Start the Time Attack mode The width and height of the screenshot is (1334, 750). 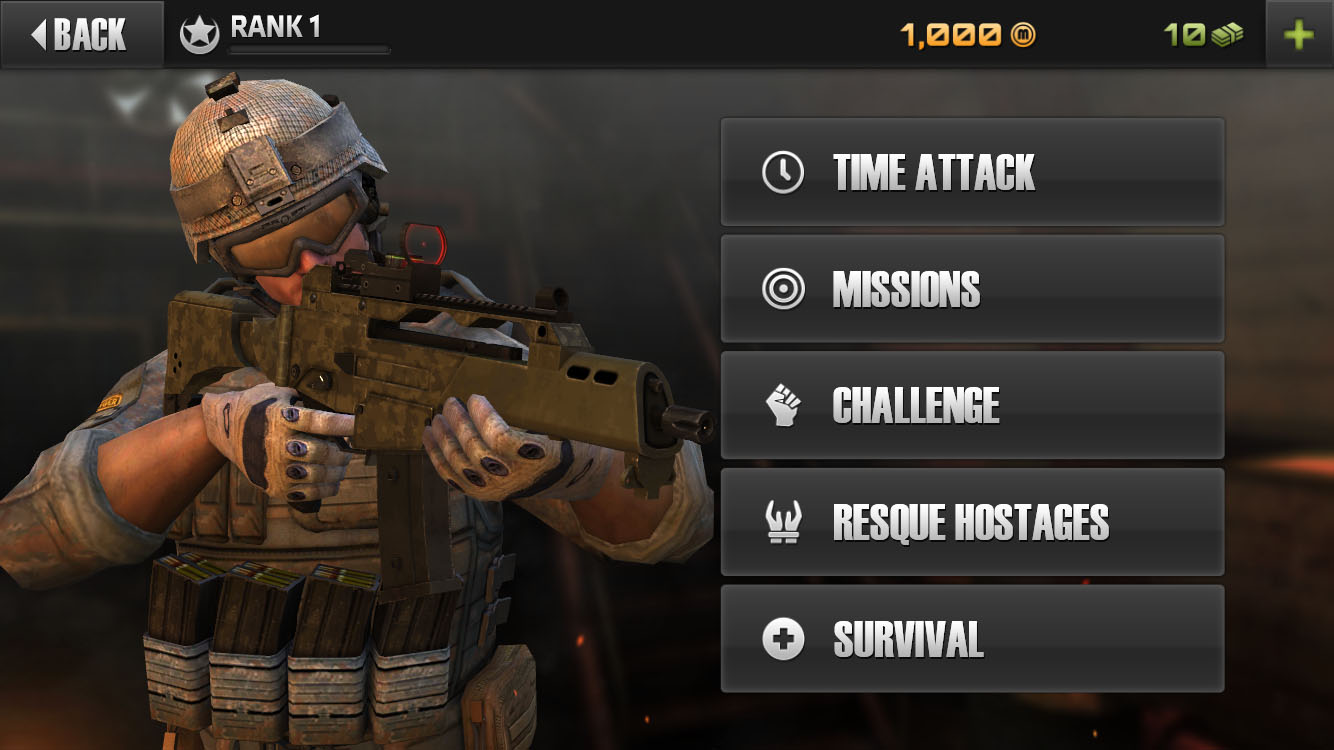pyautogui.click(x=972, y=172)
